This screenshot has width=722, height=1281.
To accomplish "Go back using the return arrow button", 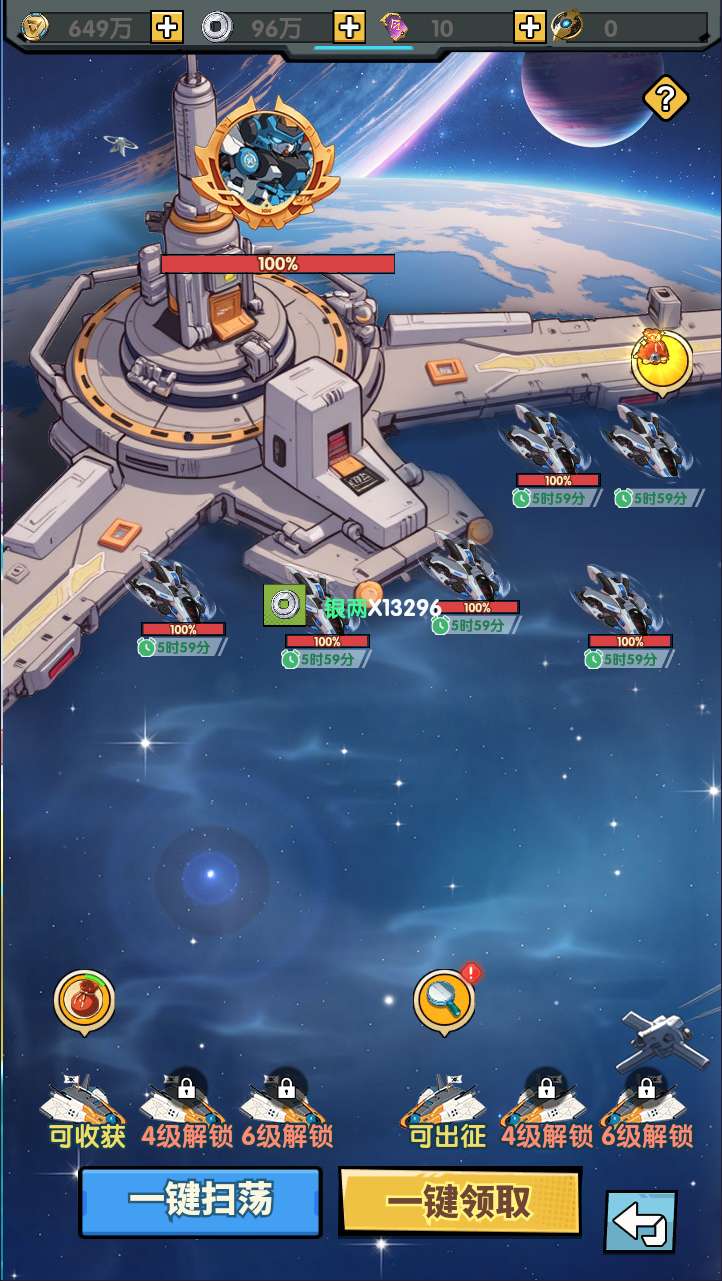I will 639,1221.
